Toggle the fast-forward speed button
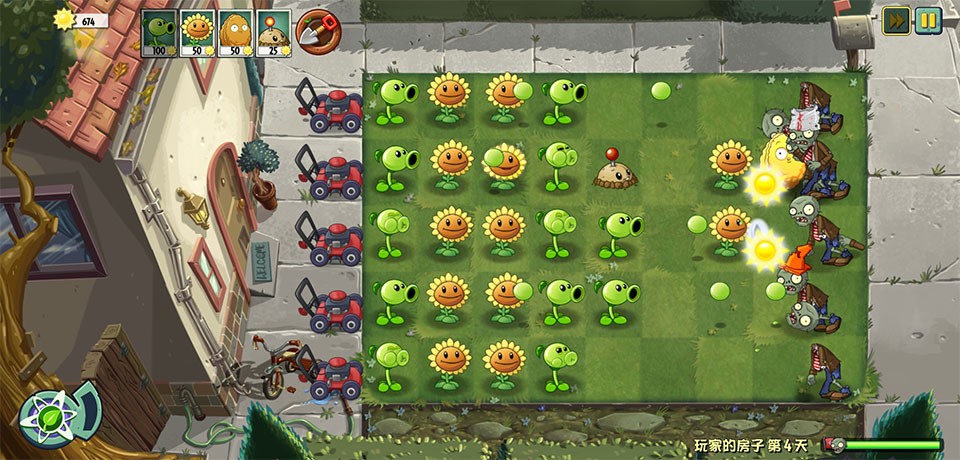The width and height of the screenshot is (960, 460). 896,20
